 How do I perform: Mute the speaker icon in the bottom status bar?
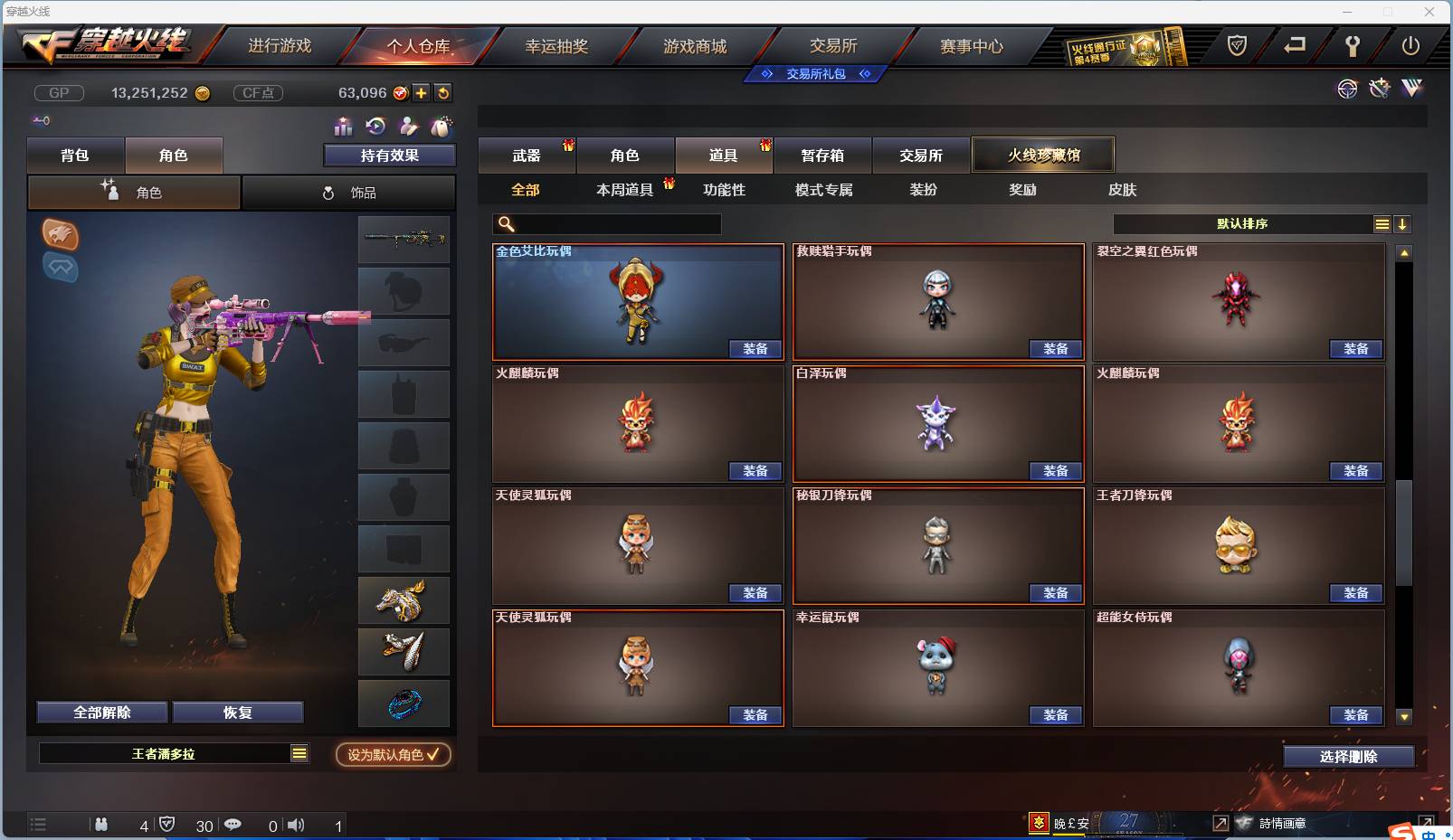[x=296, y=825]
